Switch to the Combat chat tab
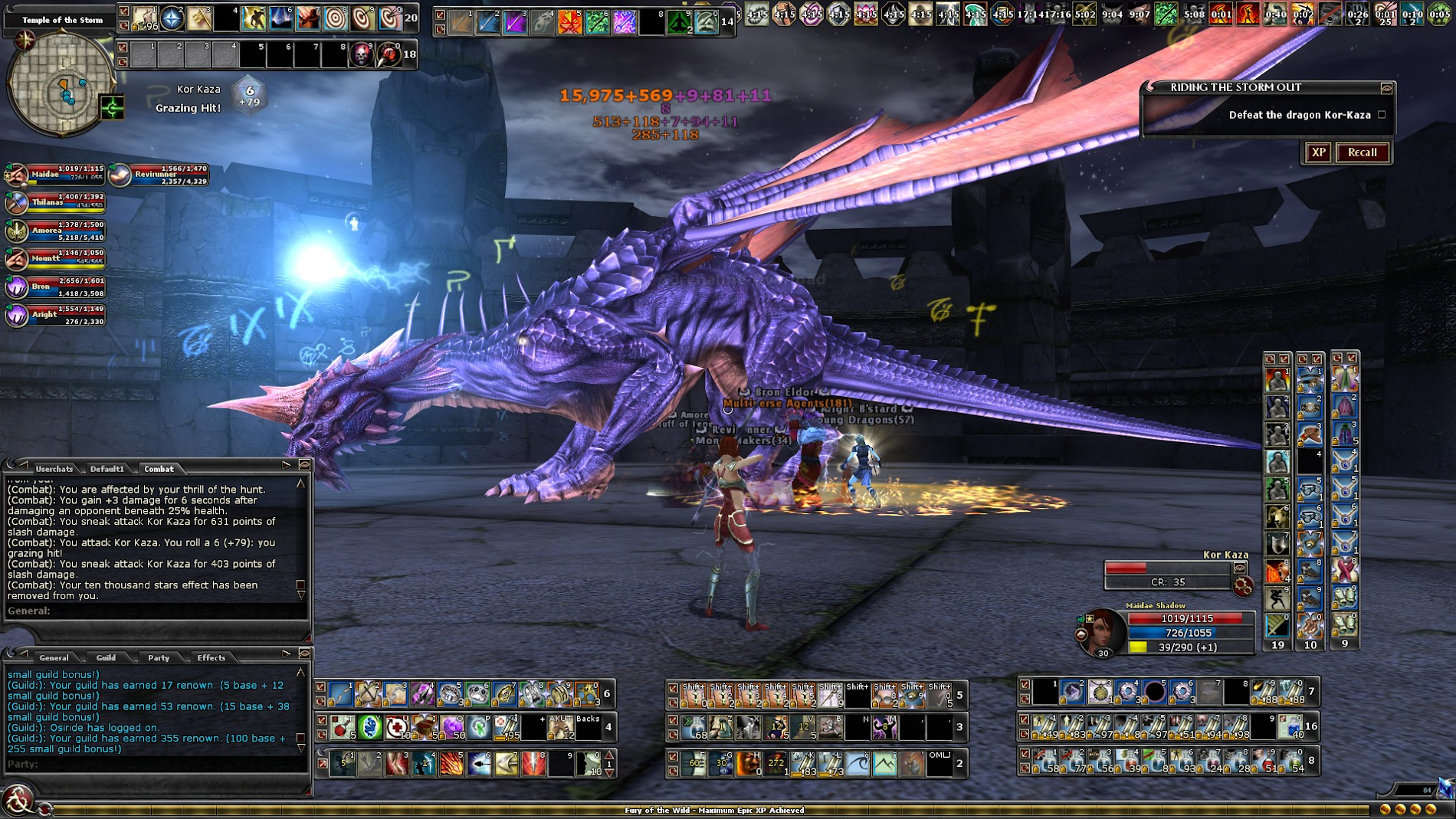The width and height of the screenshot is (1456, 819). coord(159,469)
